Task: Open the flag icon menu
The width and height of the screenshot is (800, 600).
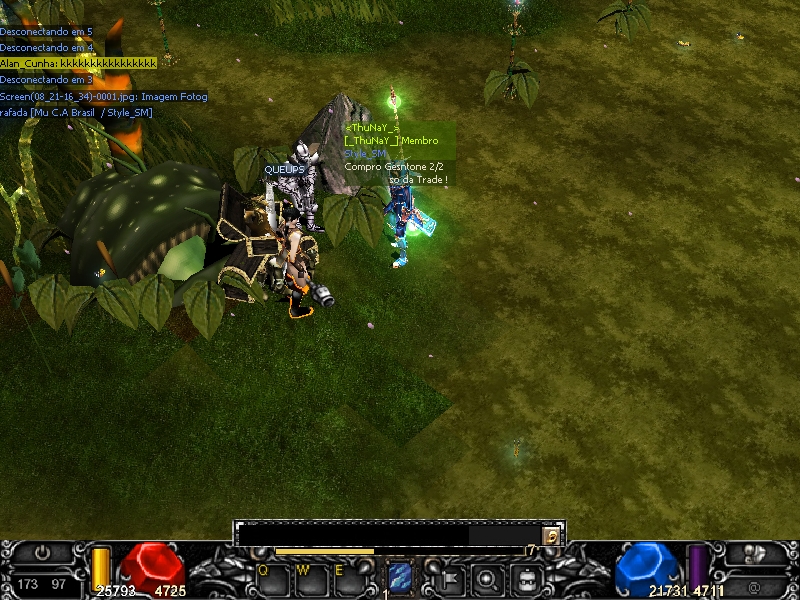Action: coord(449,578)
